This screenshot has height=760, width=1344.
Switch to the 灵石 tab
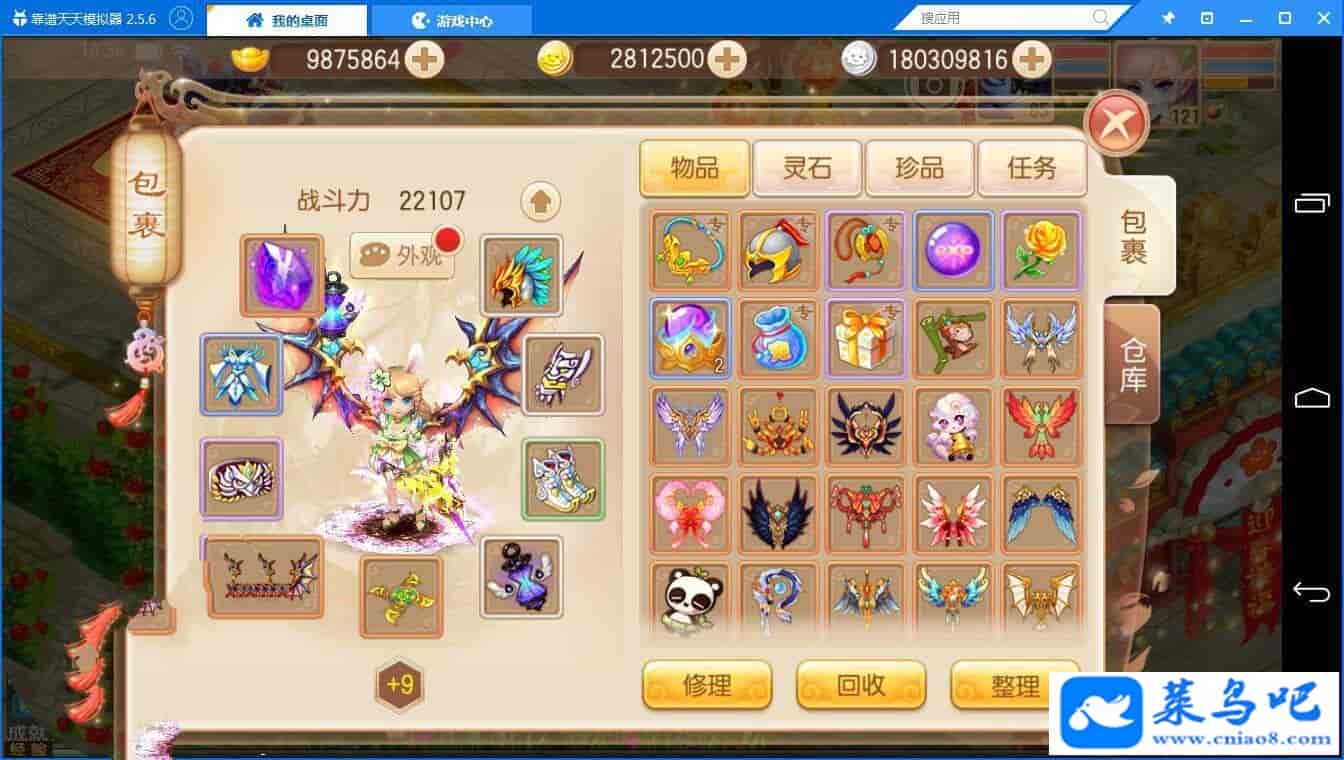807,167
